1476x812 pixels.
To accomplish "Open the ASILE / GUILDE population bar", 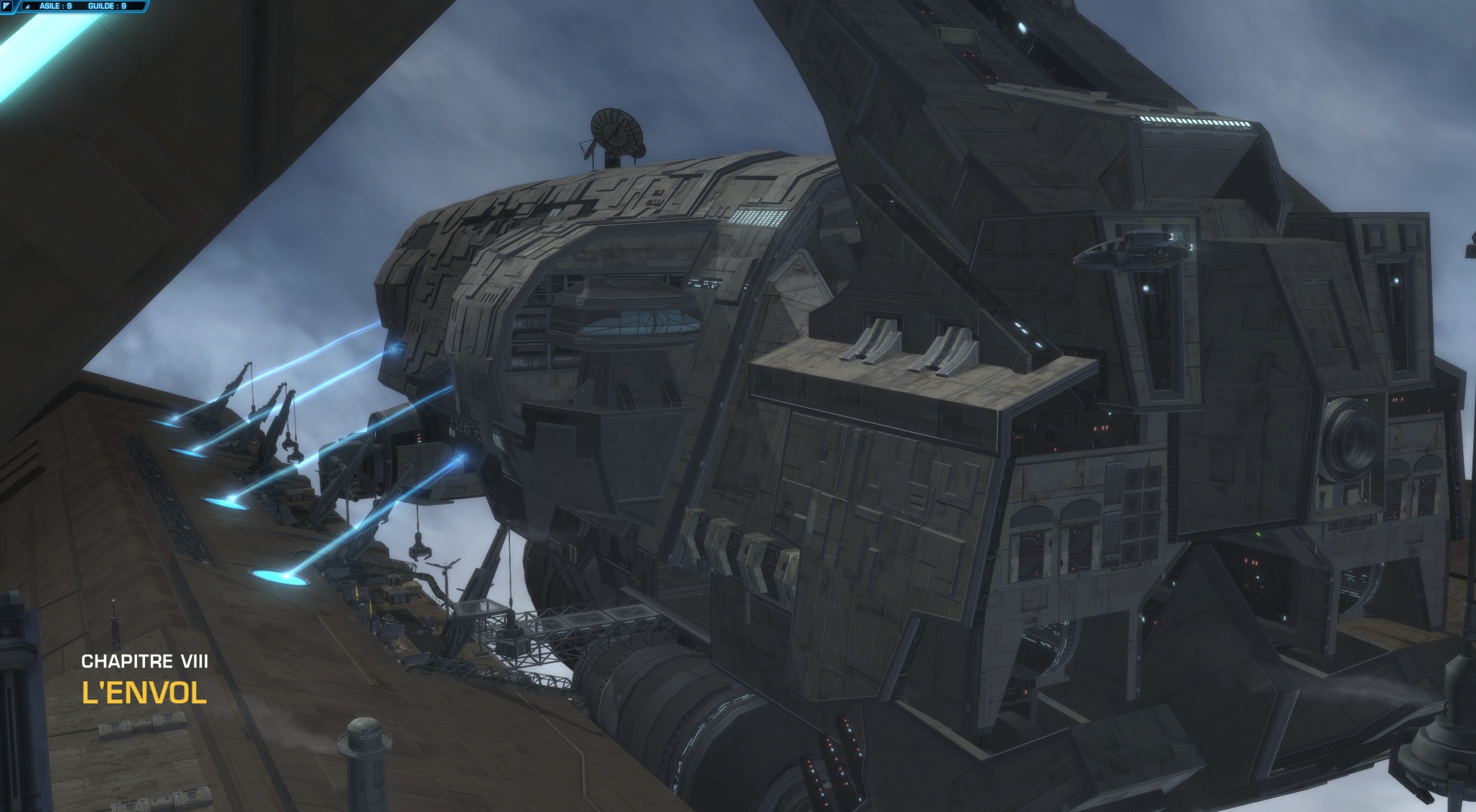I will point(83,6).
